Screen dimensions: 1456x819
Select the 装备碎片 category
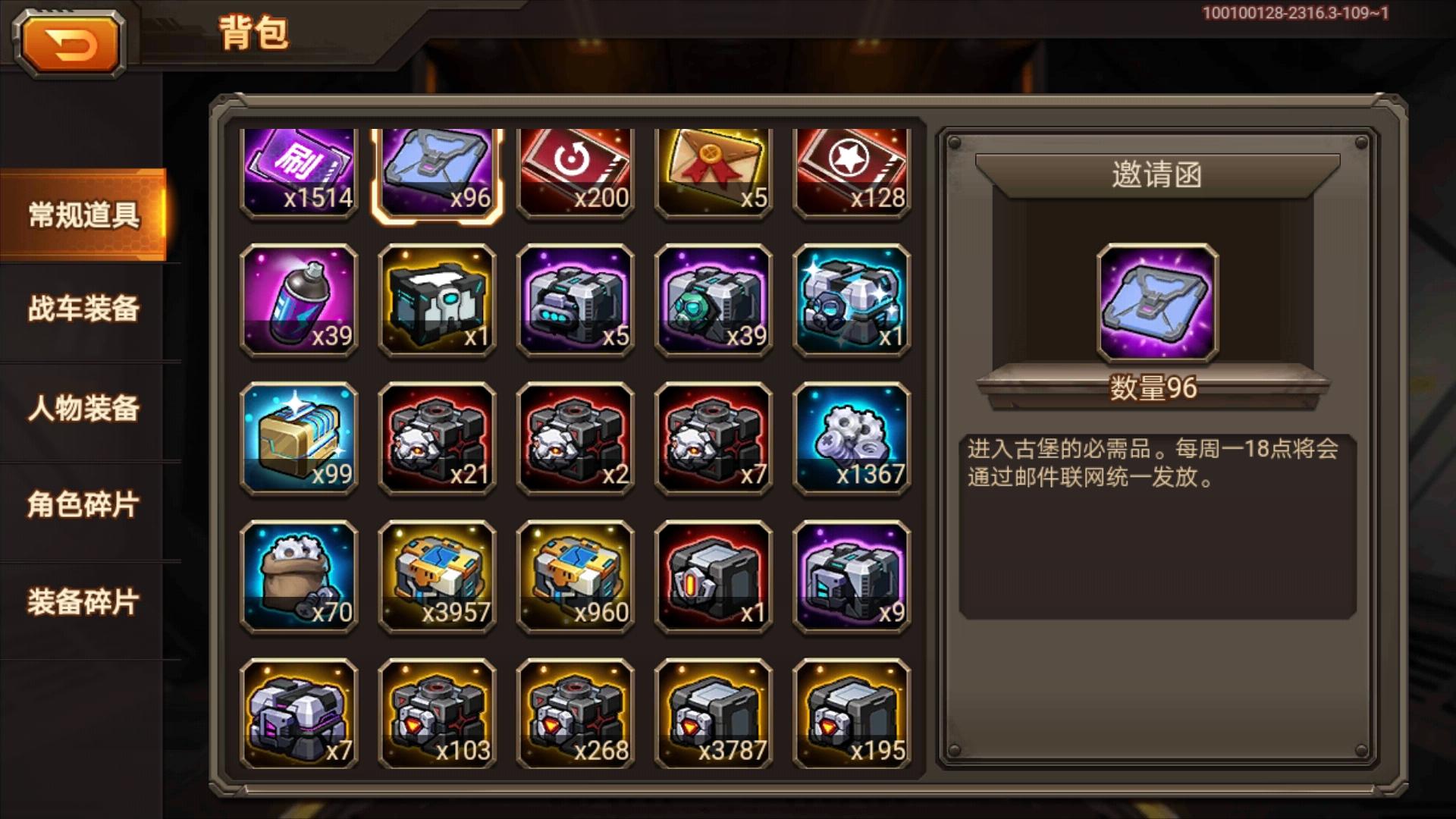(83, 601)
